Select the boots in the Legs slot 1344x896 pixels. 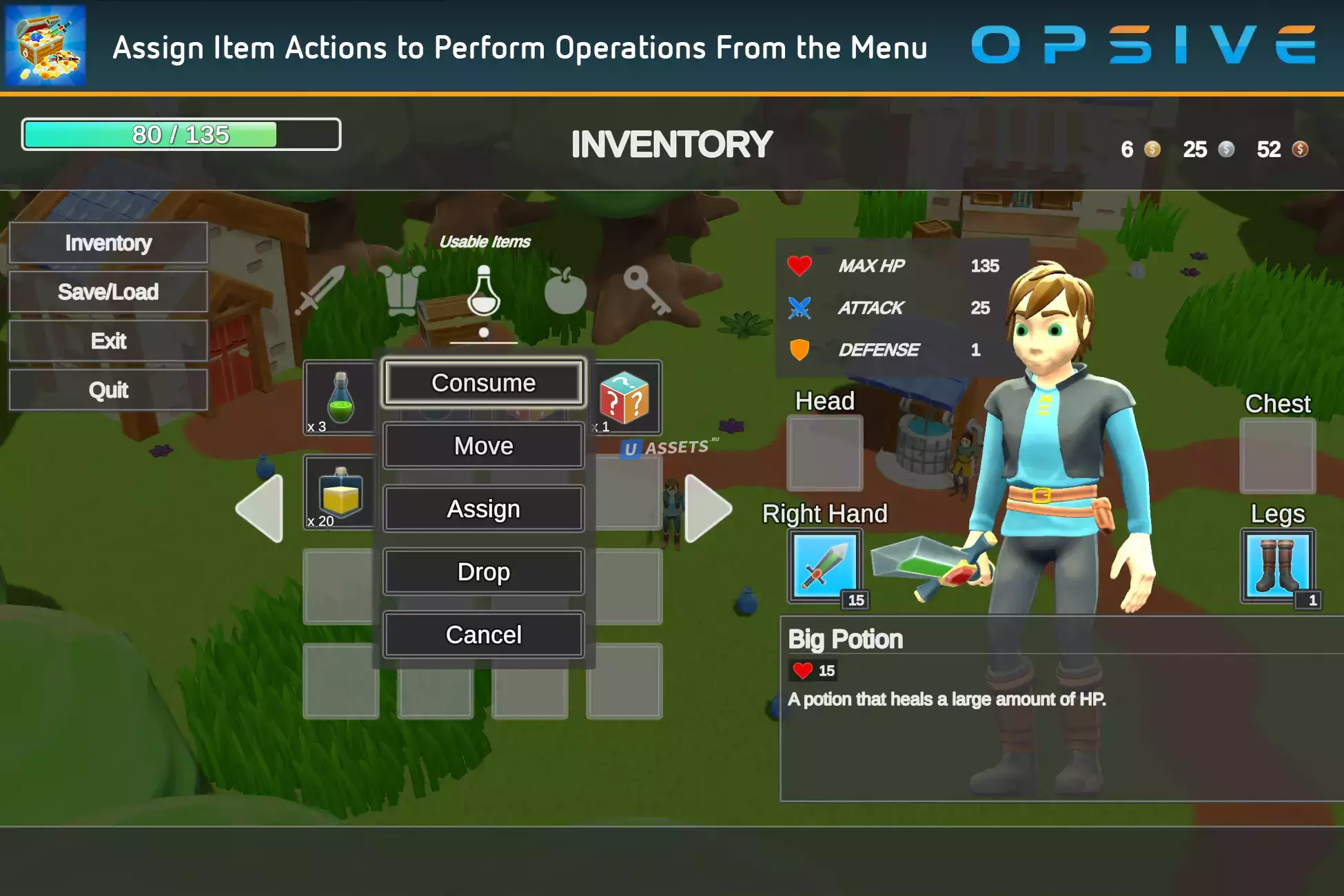click(1278, 567)
